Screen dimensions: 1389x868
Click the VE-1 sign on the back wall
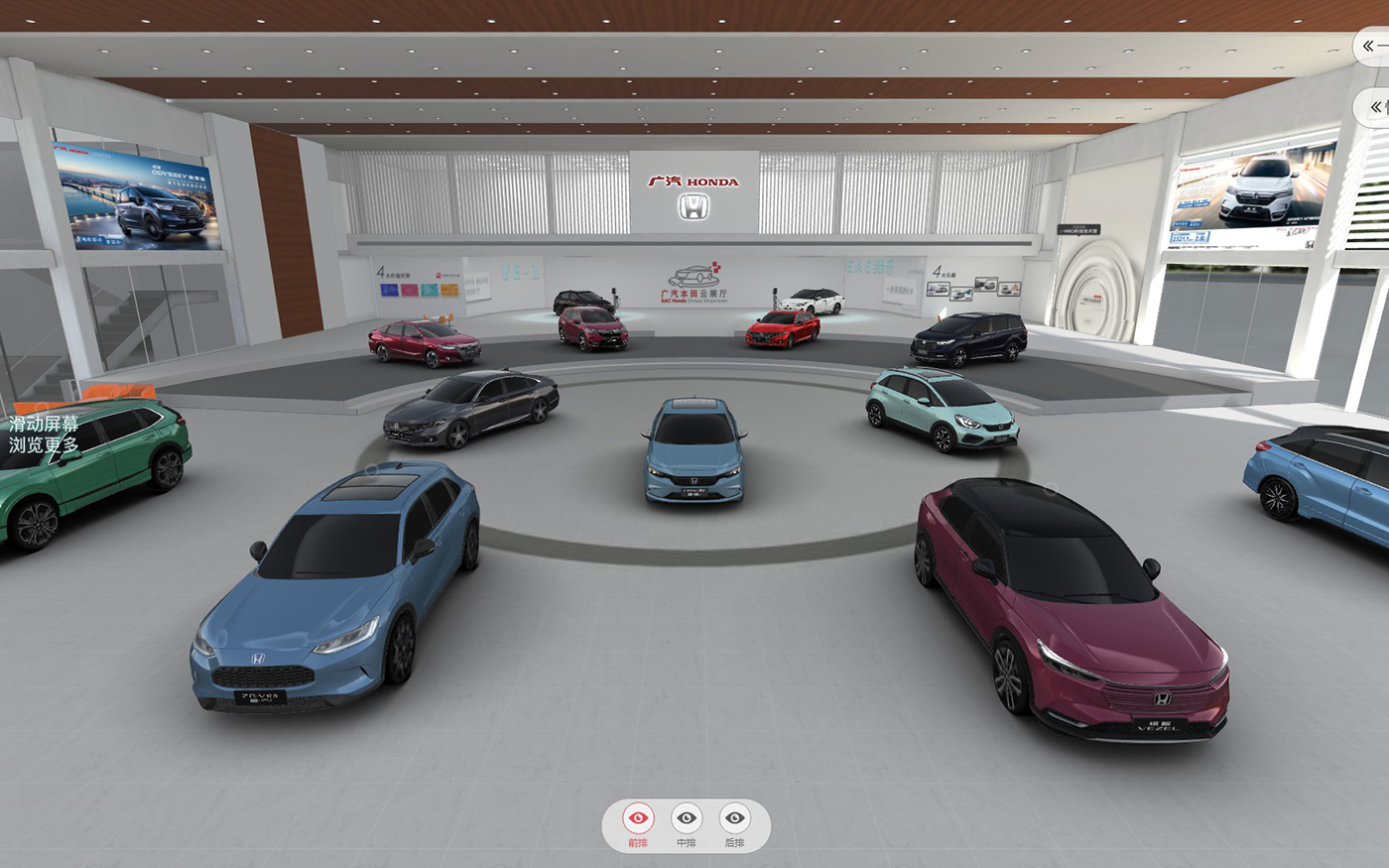pos(518,269)
